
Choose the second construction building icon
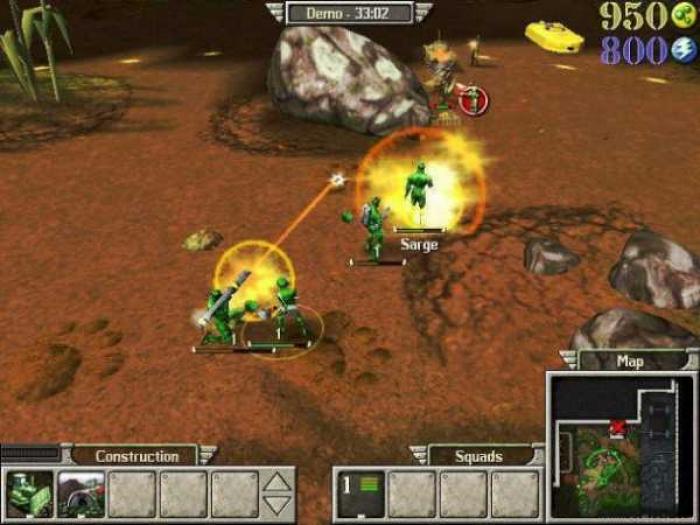81,493
